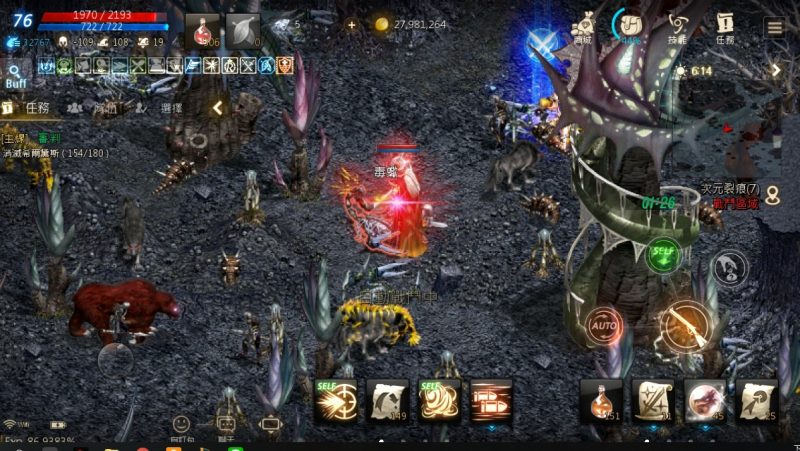Open the map via location pin icon
800x451 pixels.
pos(728,264)
